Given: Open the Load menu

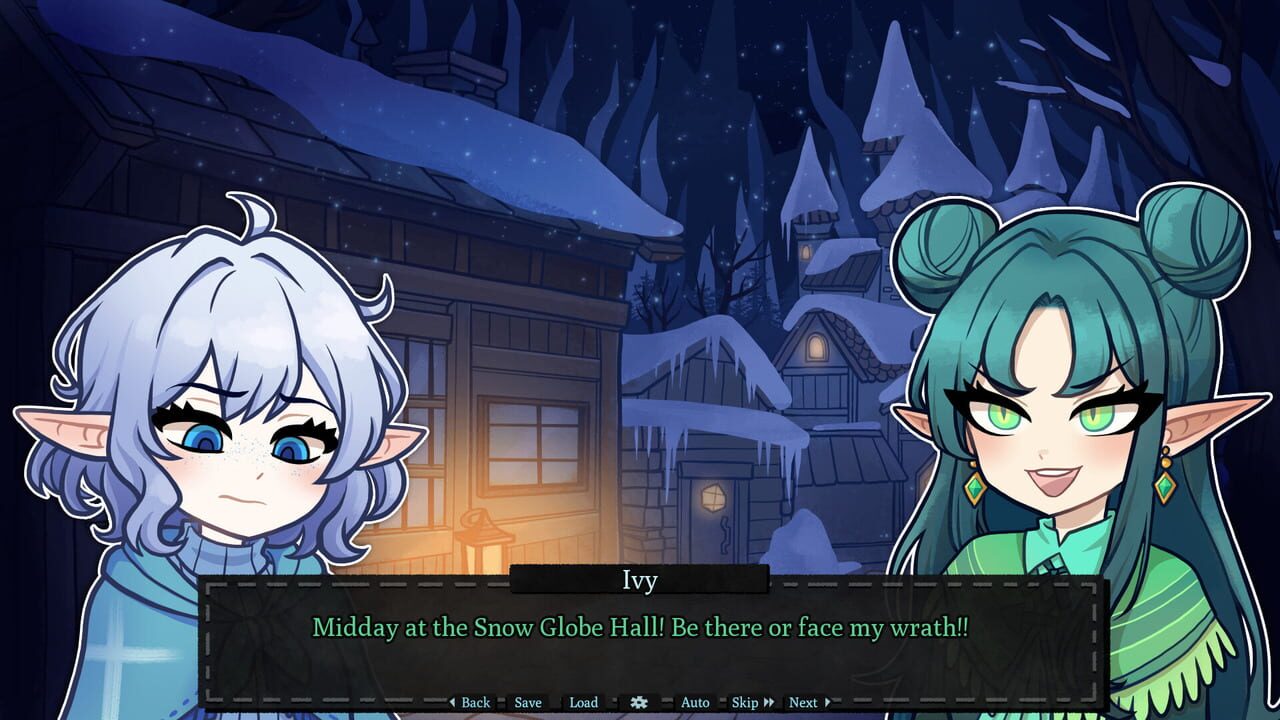Looking at the screenshot, I should (582, 702).
